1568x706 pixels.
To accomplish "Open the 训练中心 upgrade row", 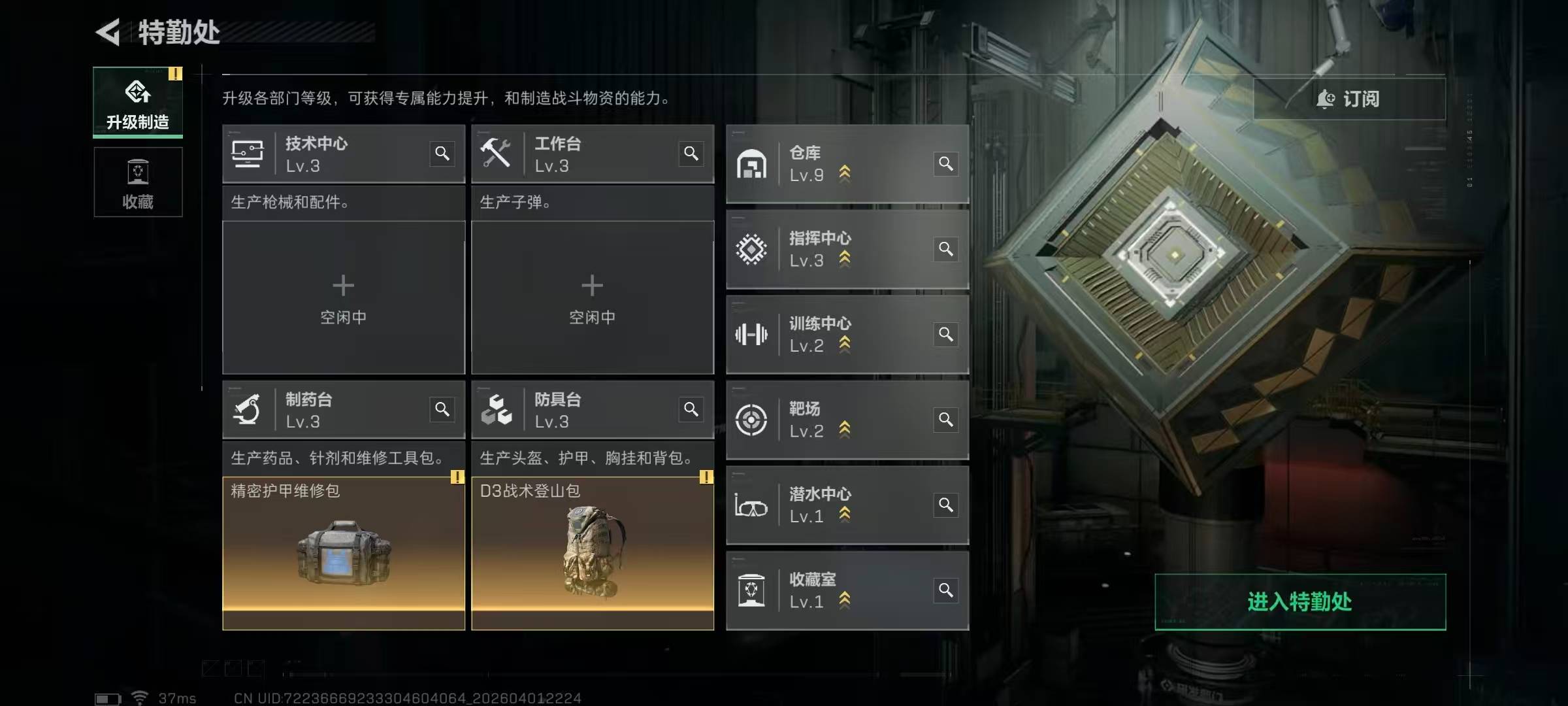I will (830, 335).
